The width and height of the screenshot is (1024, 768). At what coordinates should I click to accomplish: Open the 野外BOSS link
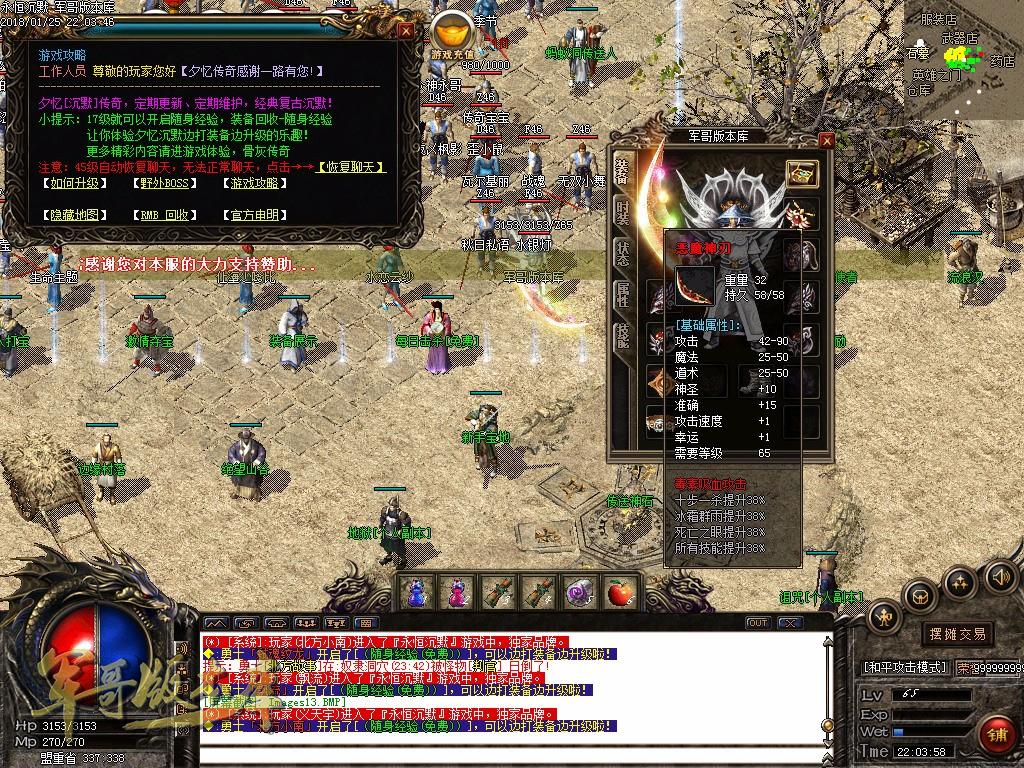click(162, 183)
